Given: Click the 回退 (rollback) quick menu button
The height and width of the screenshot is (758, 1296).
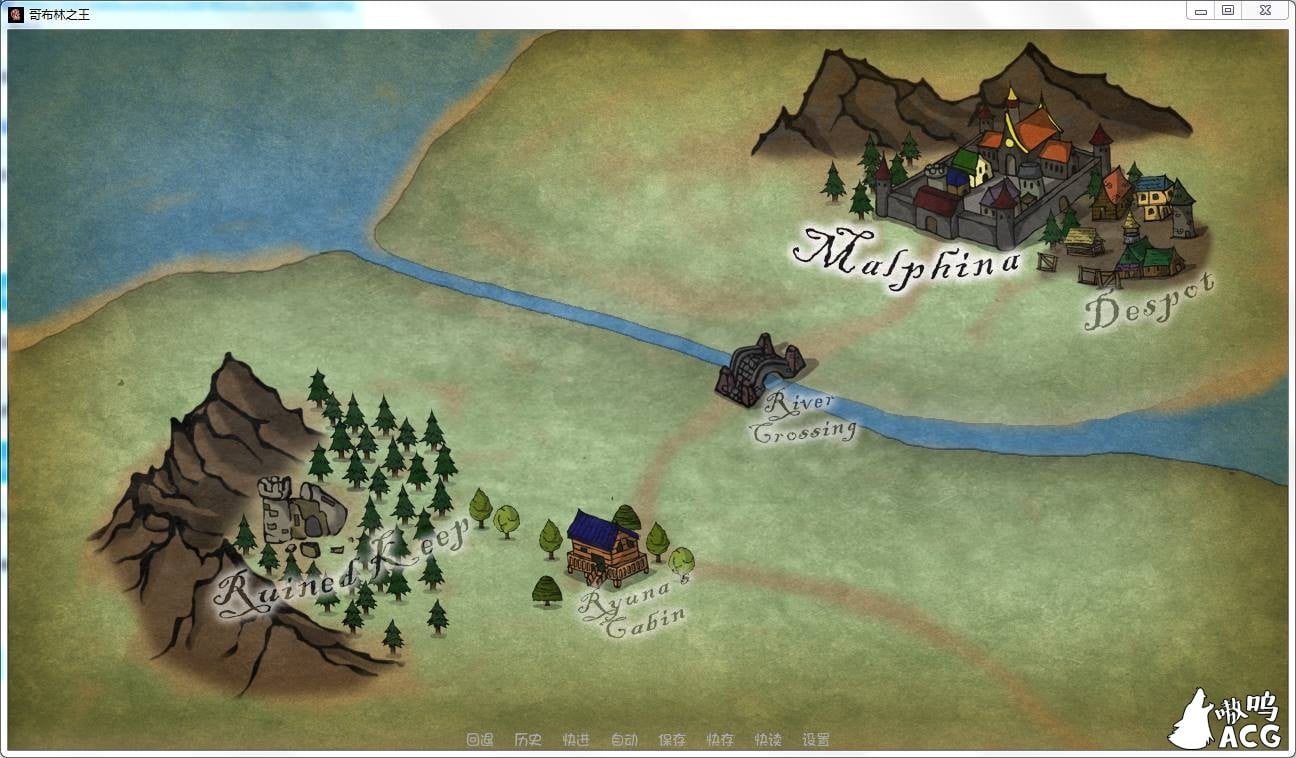Looking at the screenshot, I should 480,740.
